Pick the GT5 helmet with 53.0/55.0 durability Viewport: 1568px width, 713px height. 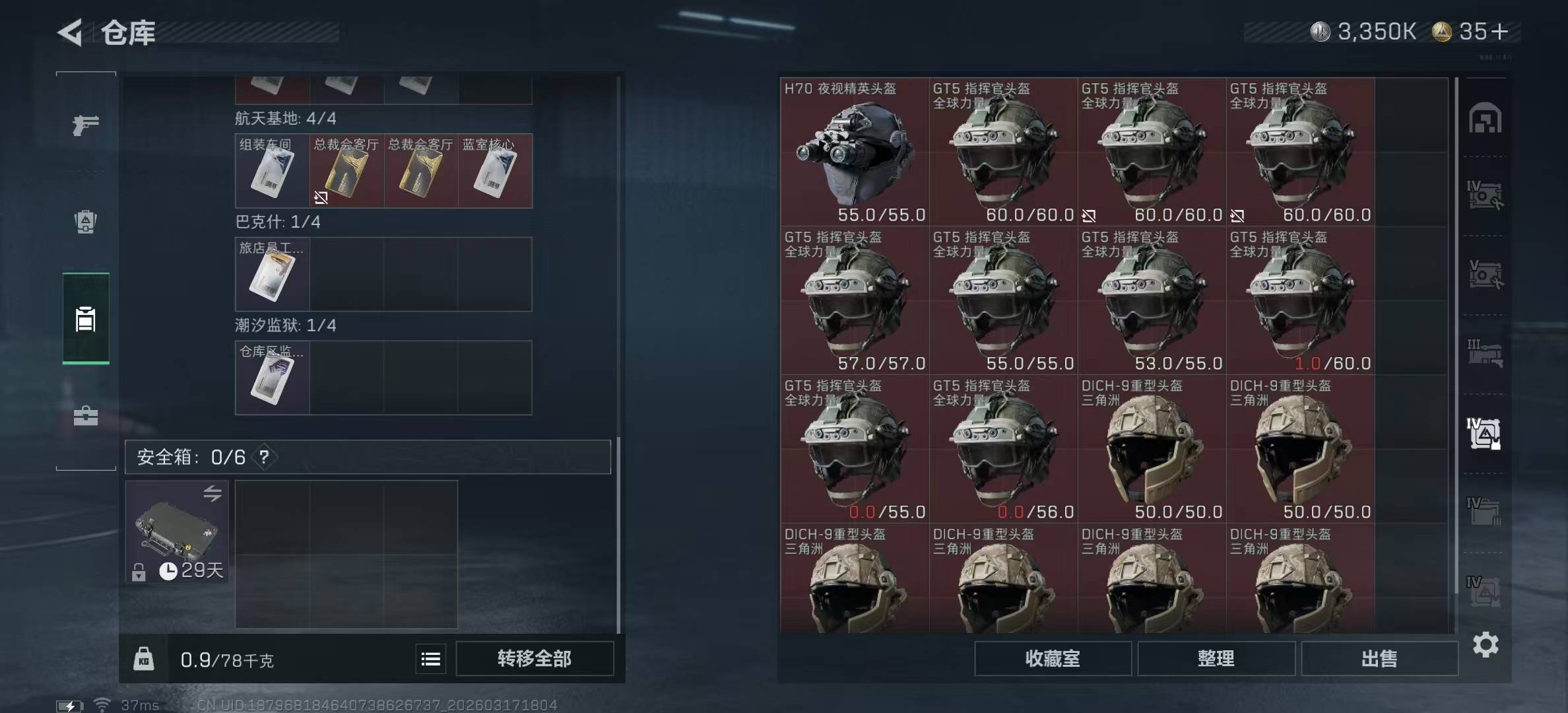pyautogui.click(x=1152, y=302)
